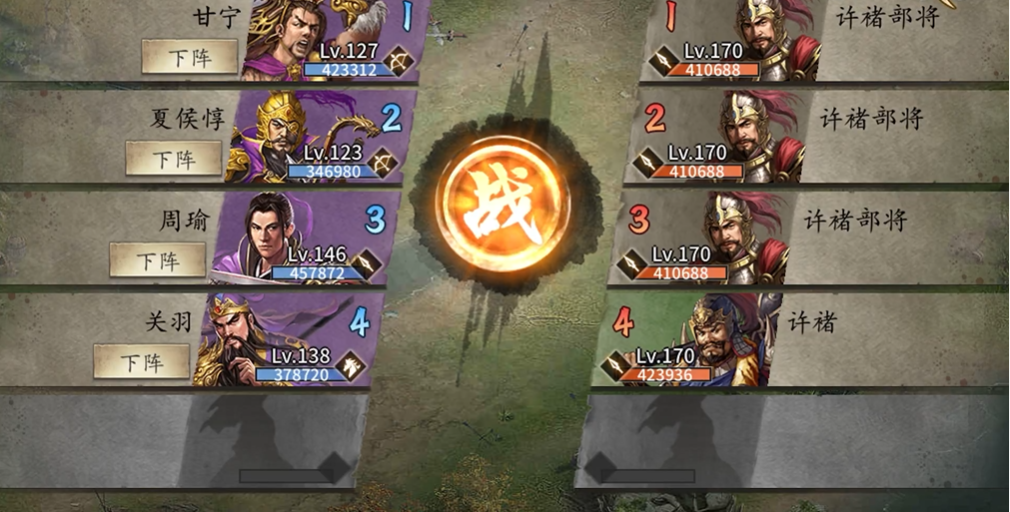The height and width of the screenshot is (512, 1010).
Task: Remove 夏侯惇 from formation via 下阵
Action: point(174,159)
